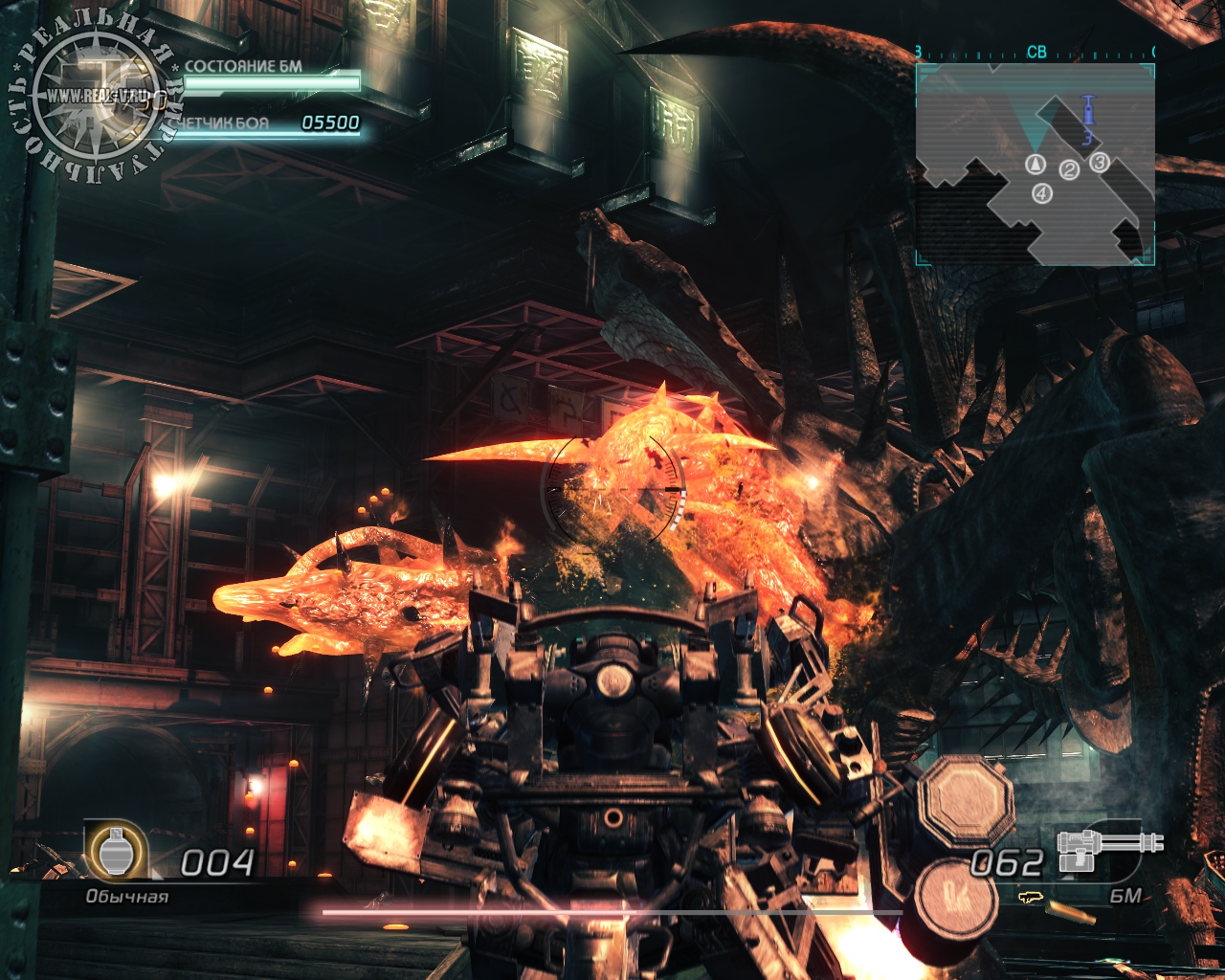Open the www.real-vr.ru watermark logo

coord(96,96)
